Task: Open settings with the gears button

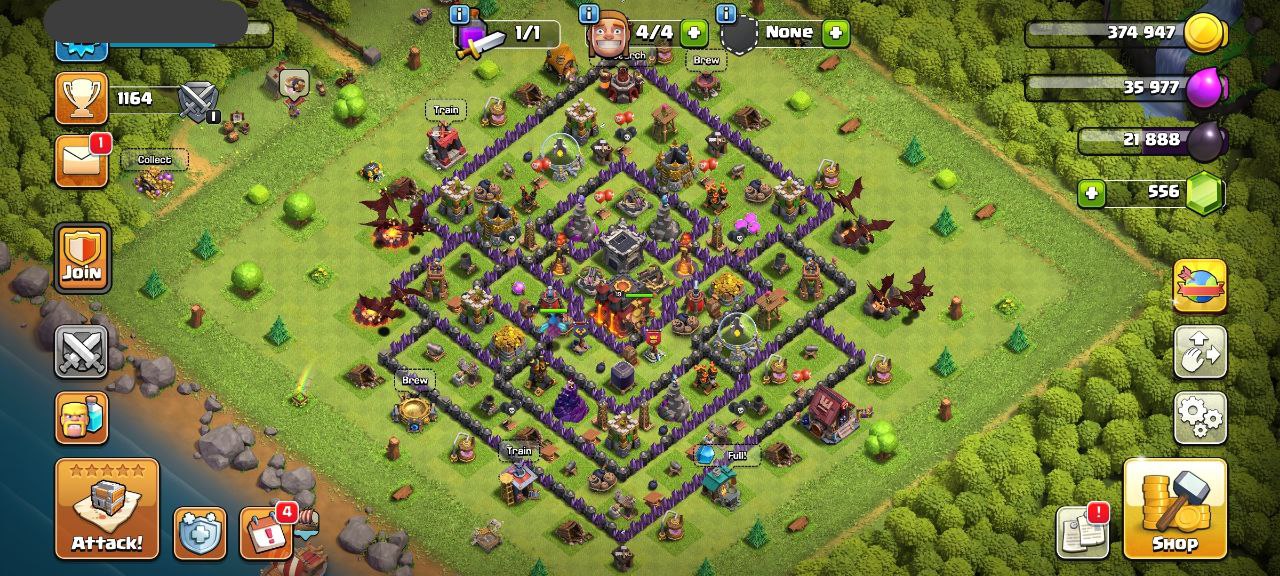Action: click(1199, 417)
